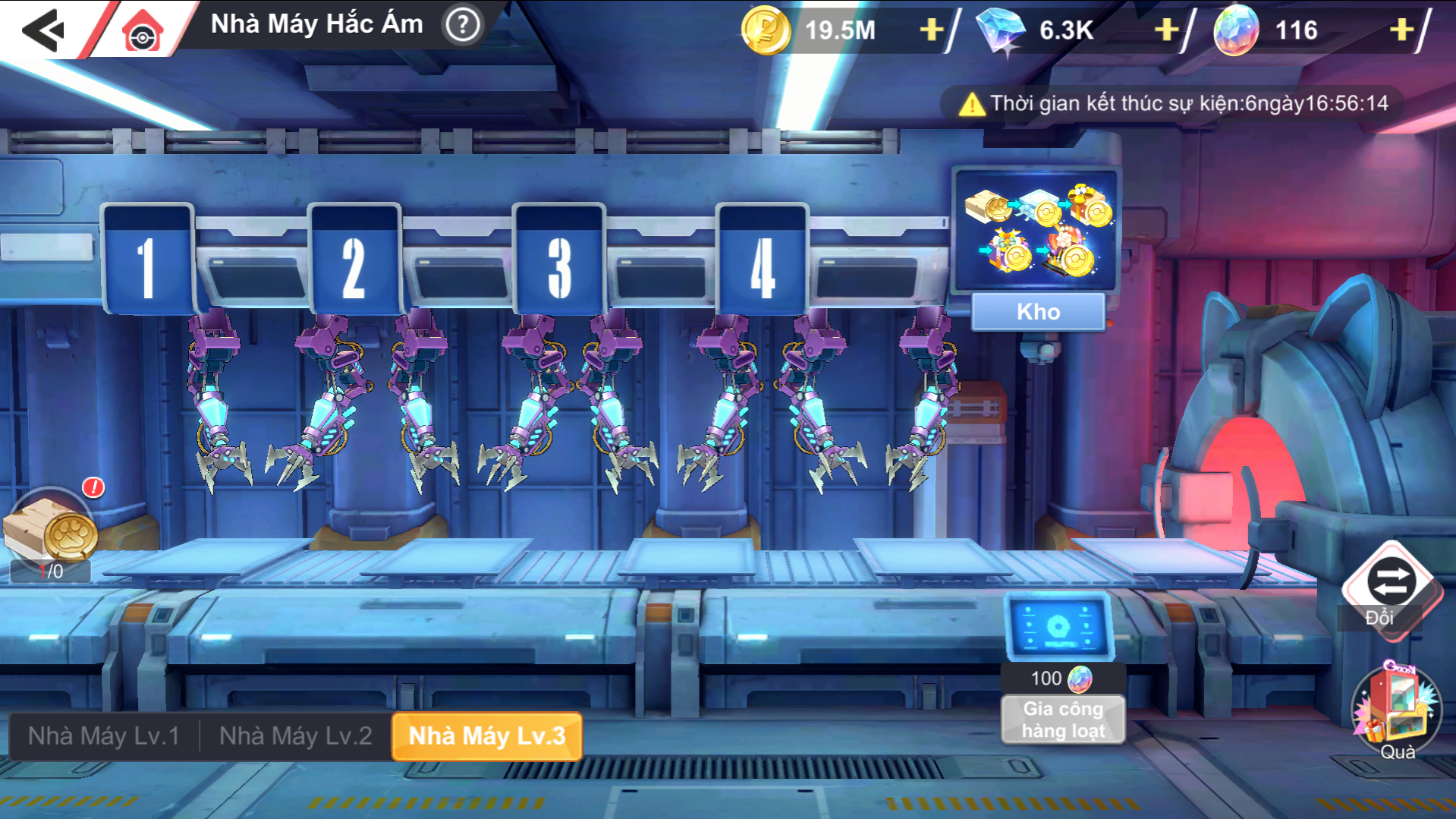Add more gold coins

931,30
